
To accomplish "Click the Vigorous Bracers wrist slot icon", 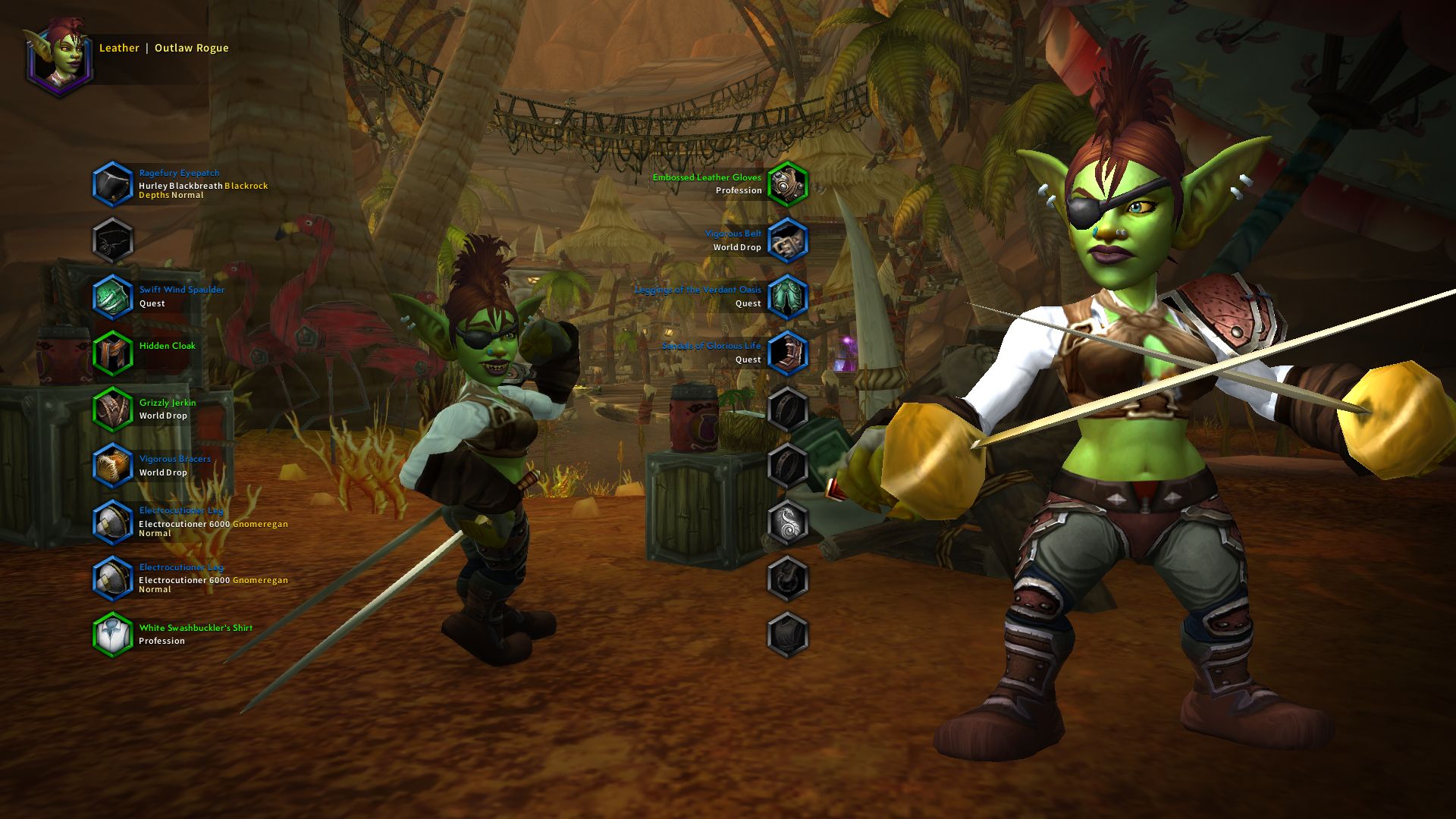I will (114, 464).
